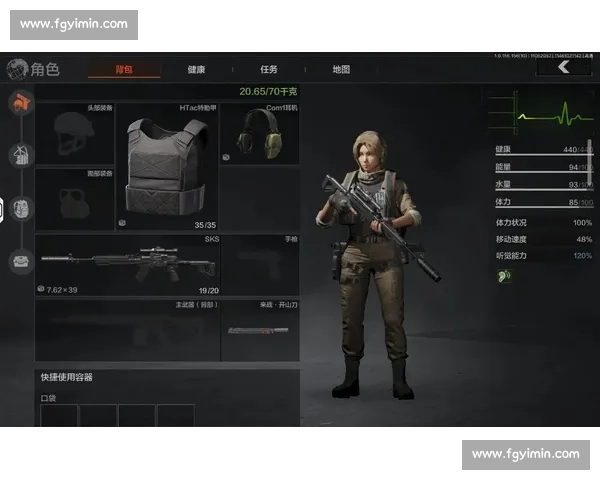Screen dimensions: 600x480
Task: Select the Comt headset slot
Action: [x=259, y=133]
